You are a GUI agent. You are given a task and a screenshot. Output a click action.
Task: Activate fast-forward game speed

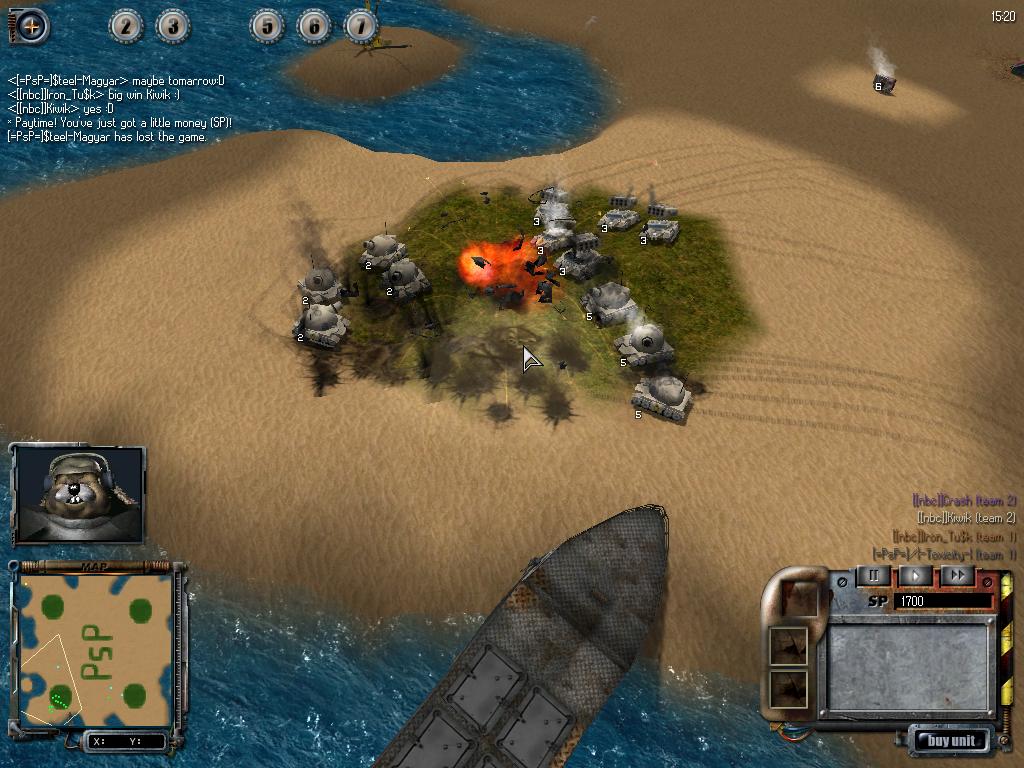957,575
